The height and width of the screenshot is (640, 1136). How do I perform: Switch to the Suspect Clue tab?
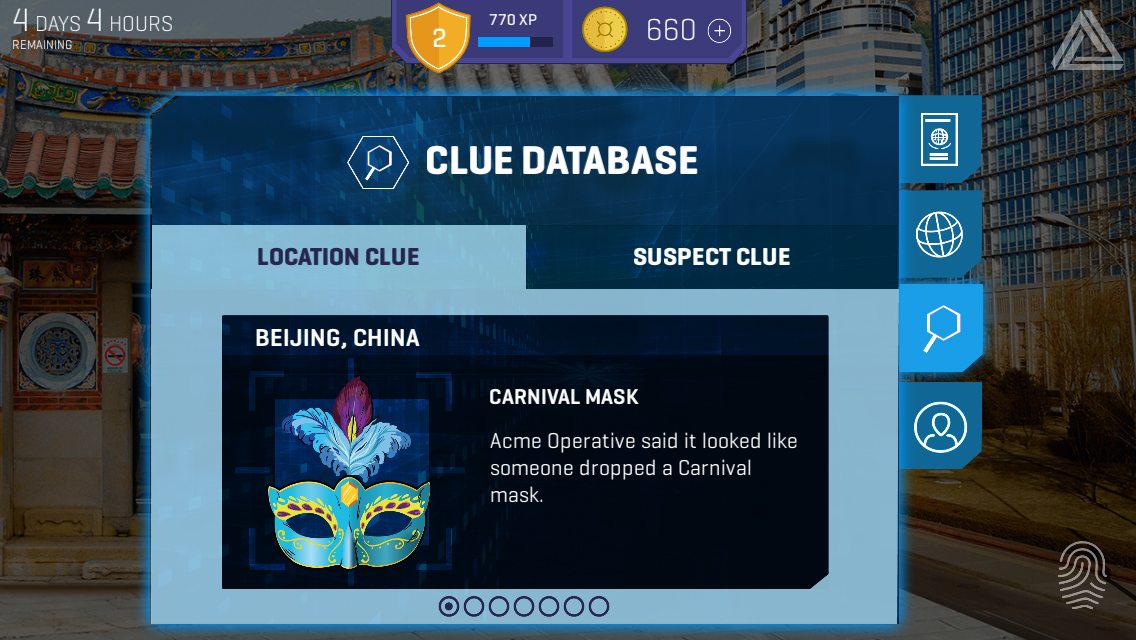[711, 257]
